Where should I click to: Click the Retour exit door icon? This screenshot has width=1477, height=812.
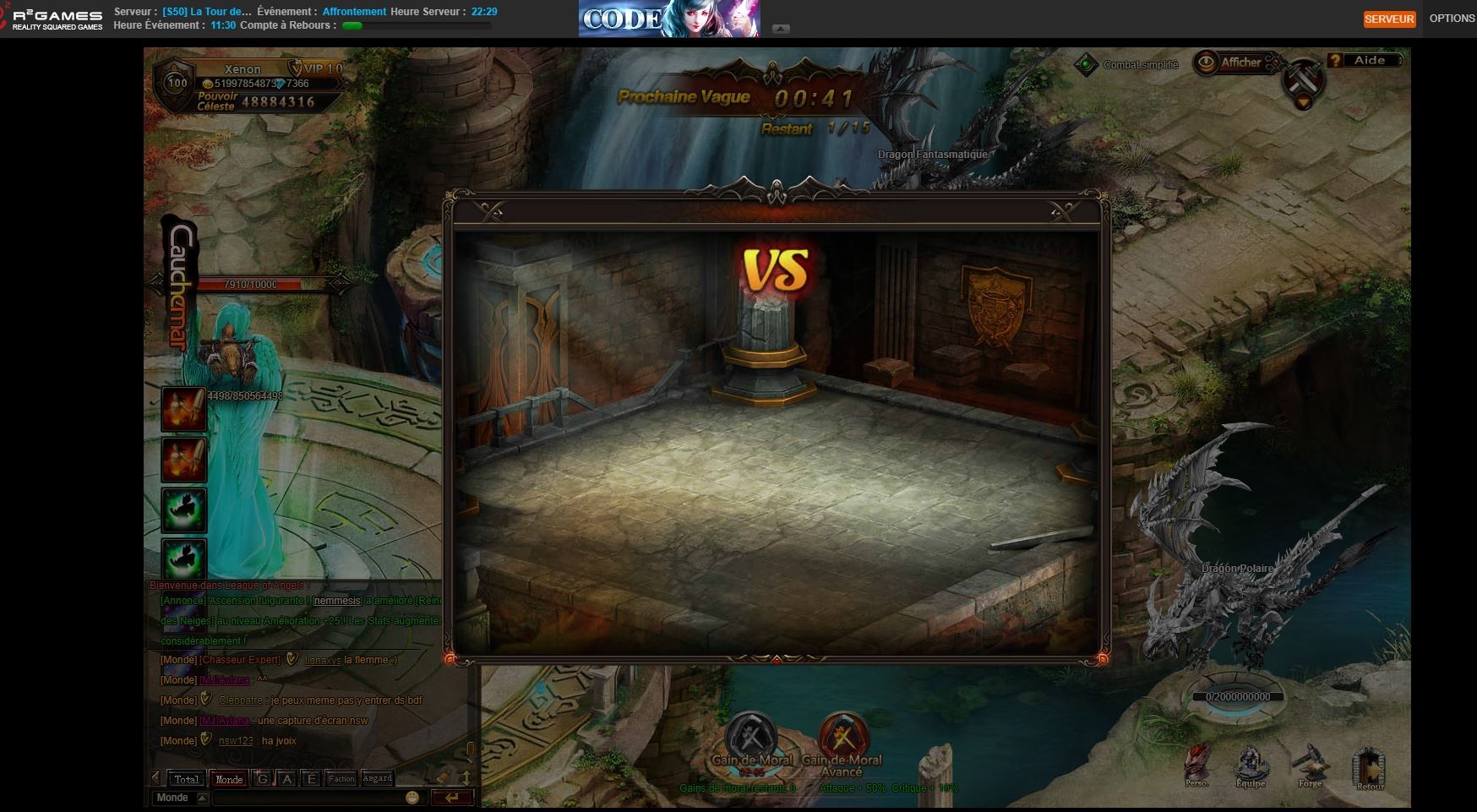(x=1370, y=767)
